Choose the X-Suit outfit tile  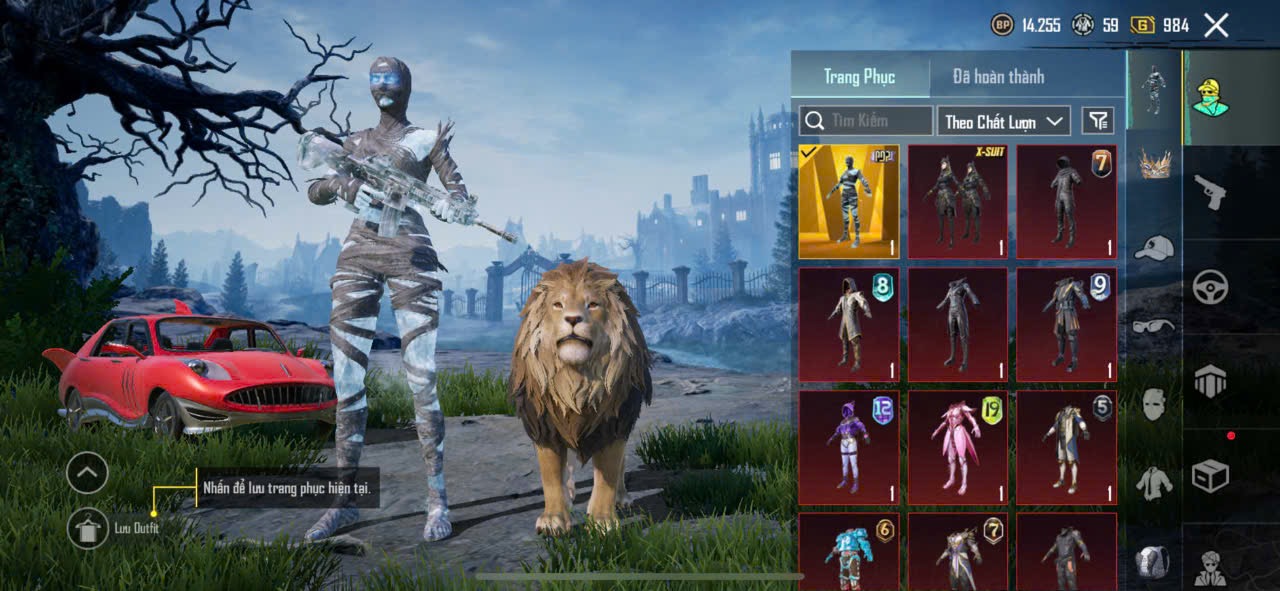pos(957,202)
